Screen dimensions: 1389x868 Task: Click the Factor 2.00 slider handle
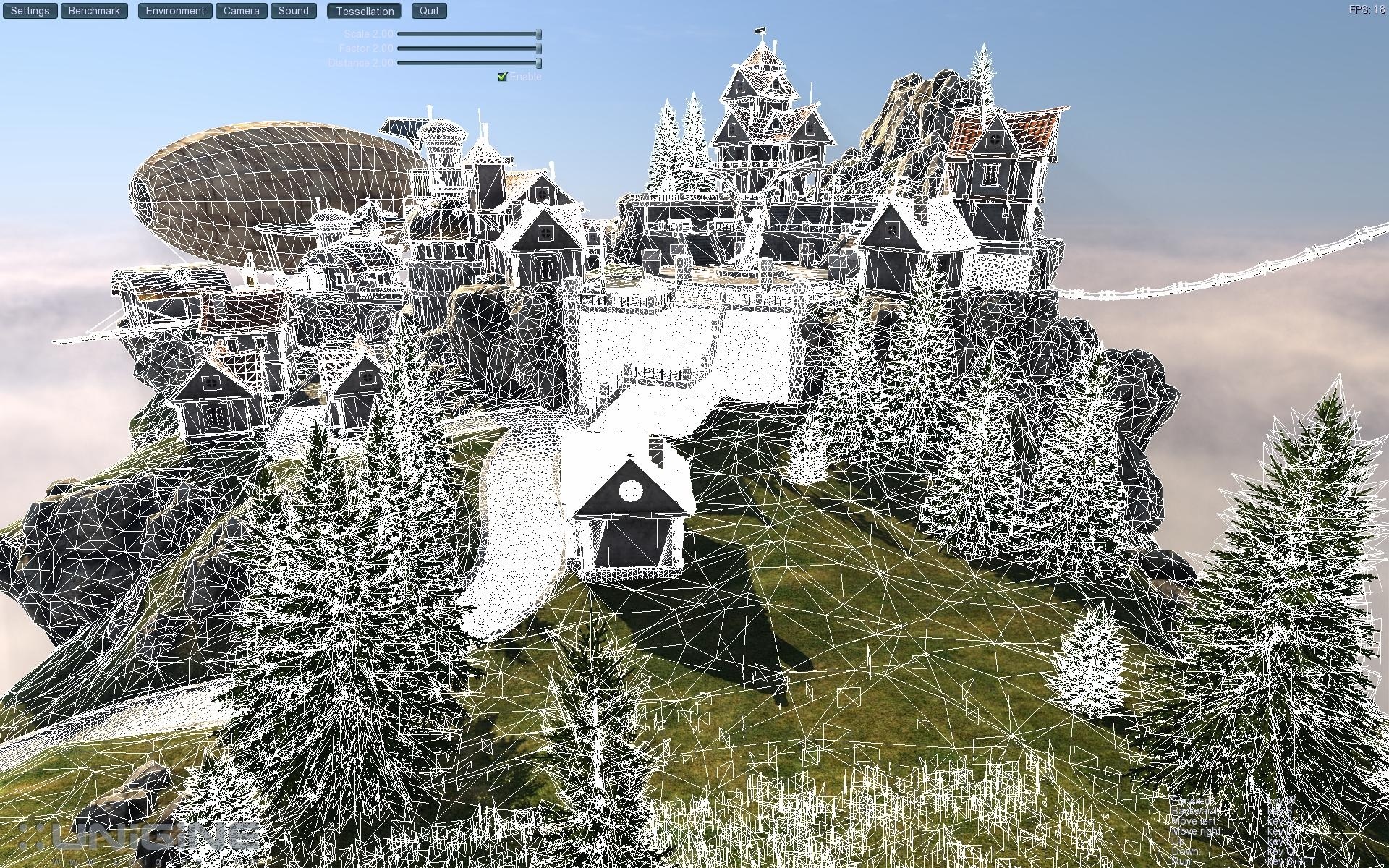pos(538,48)
